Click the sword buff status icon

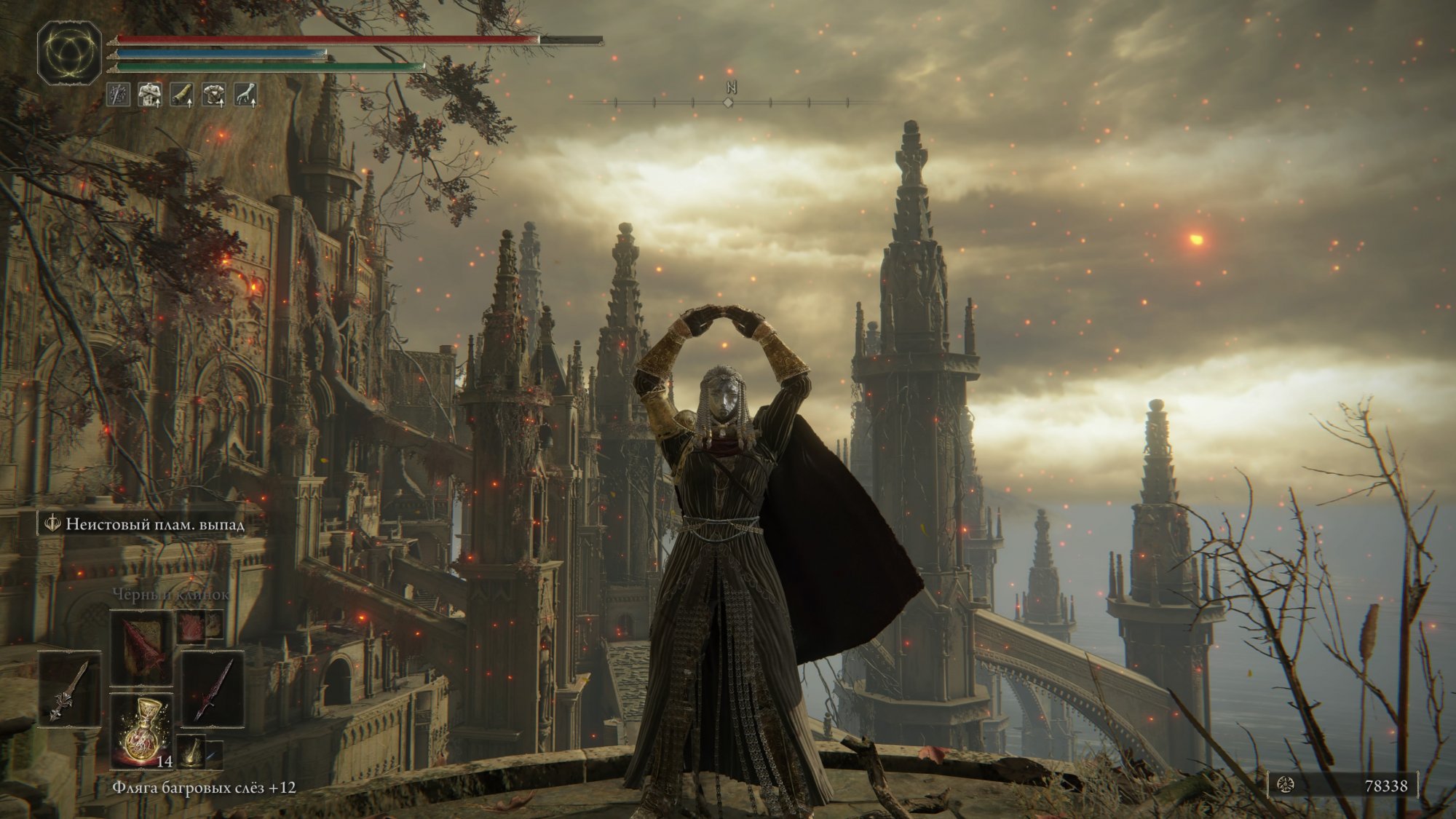tap(119, 95)
